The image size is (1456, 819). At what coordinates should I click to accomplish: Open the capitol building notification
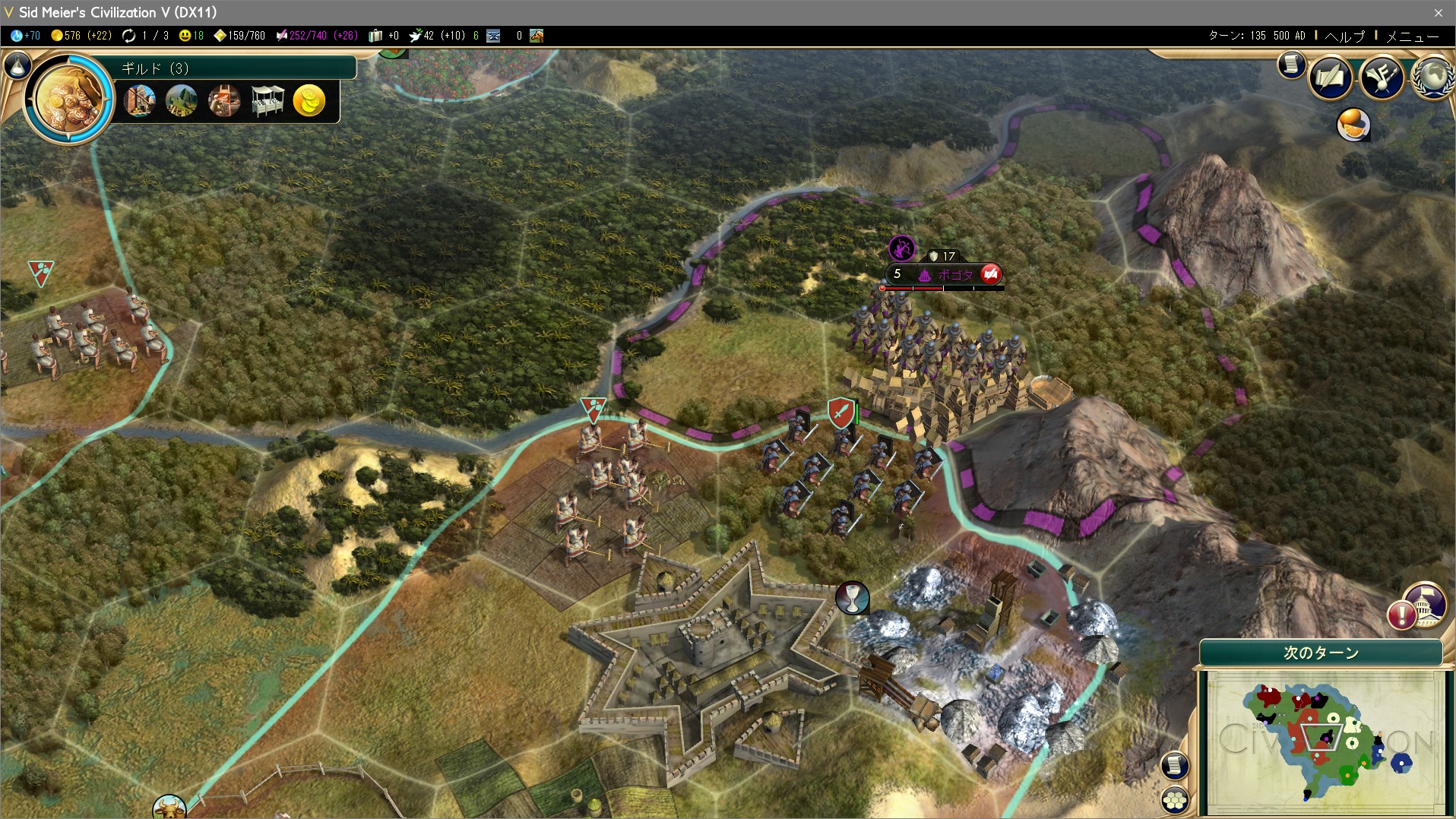click(1426, 603)
